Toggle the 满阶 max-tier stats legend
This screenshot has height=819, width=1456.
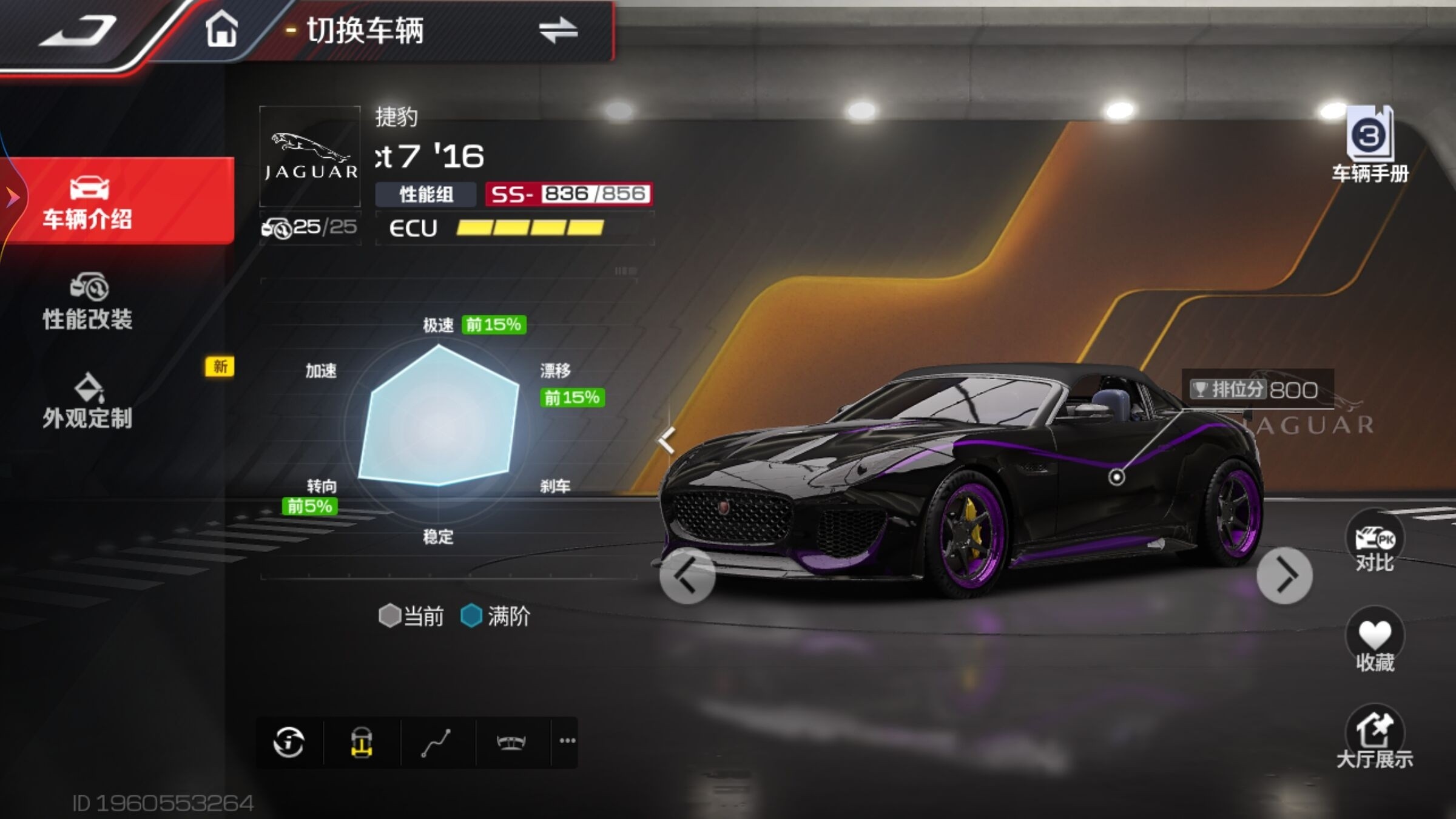point(496,616)
